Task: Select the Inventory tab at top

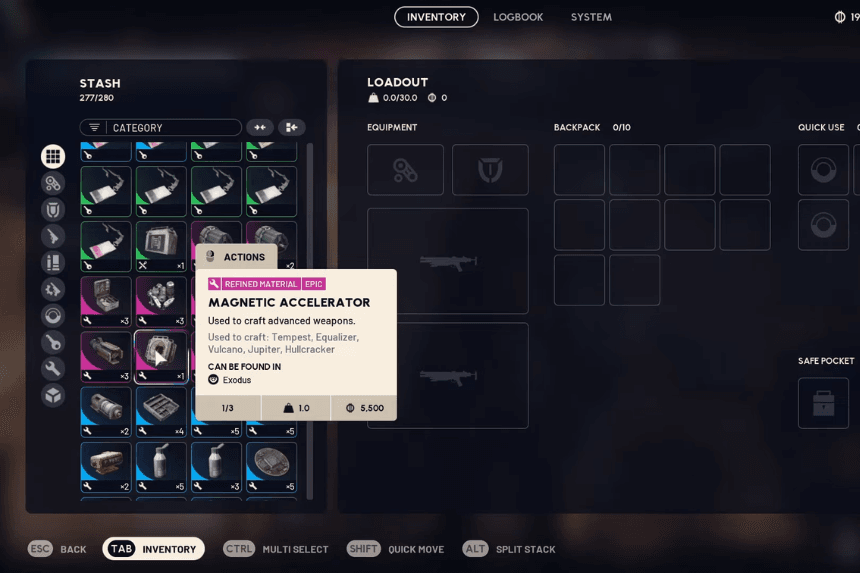Action: coord(436,17)
